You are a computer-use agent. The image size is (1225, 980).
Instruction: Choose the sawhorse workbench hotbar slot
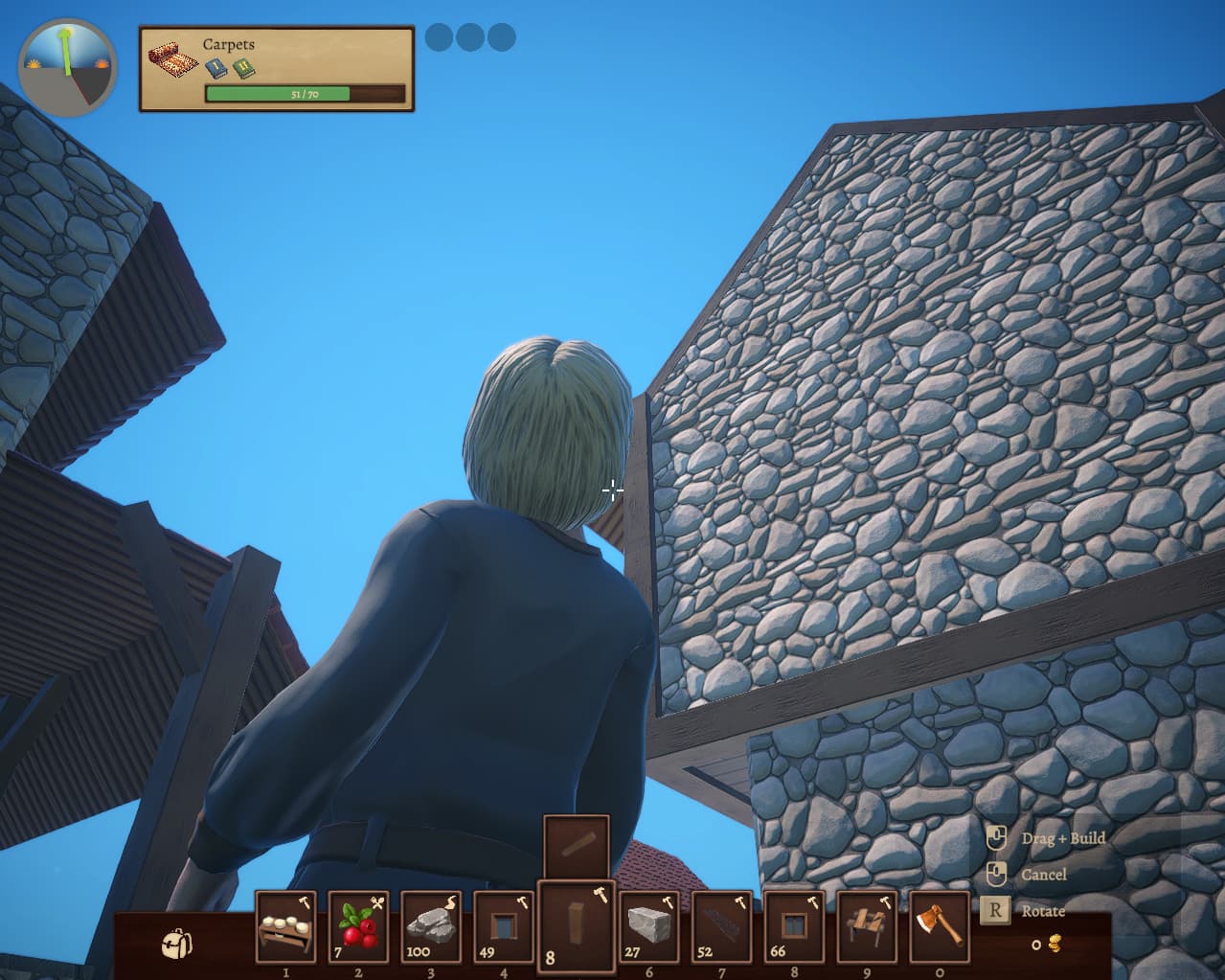point(867,927)
